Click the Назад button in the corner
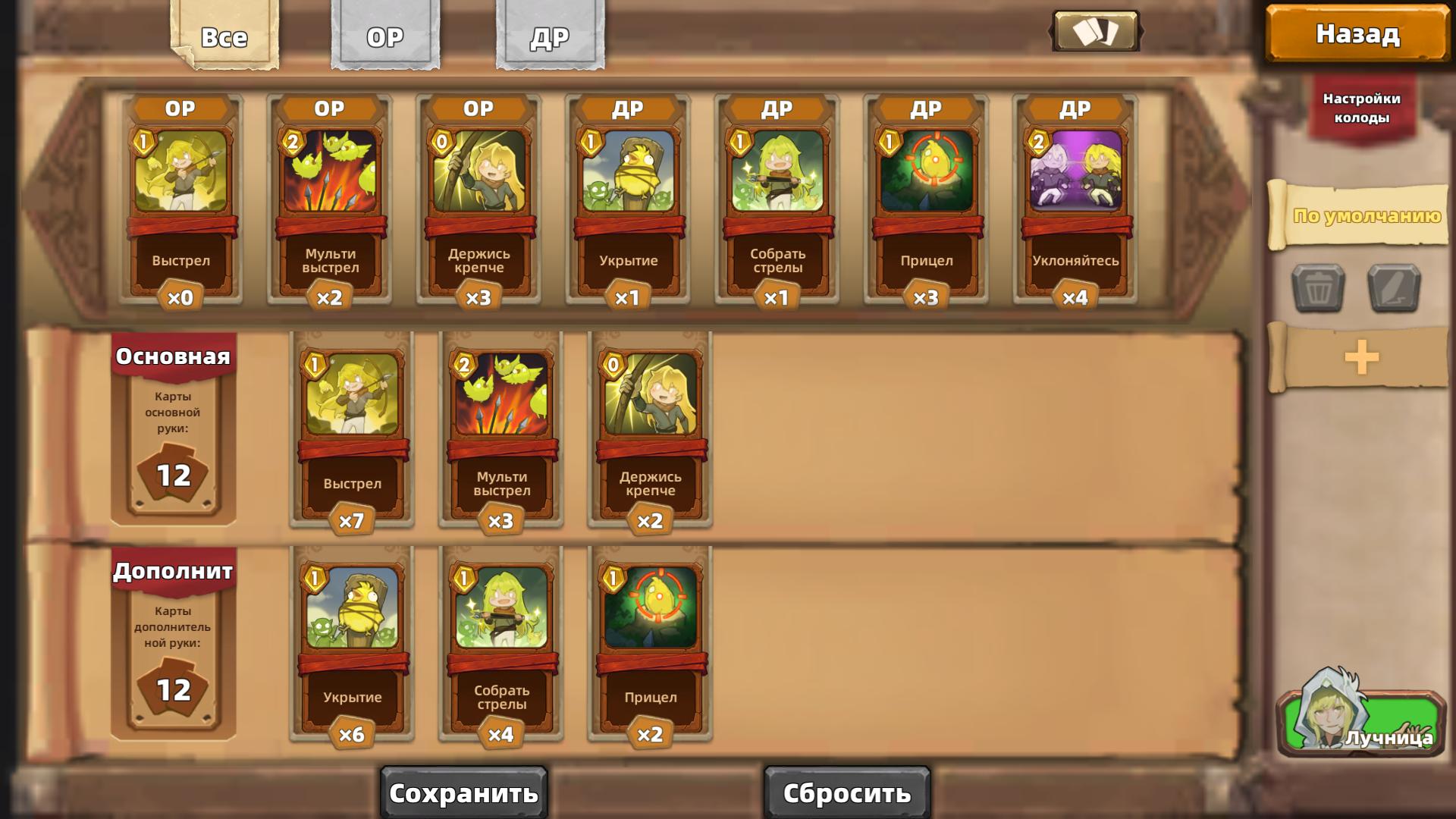 click(1357, 33)
